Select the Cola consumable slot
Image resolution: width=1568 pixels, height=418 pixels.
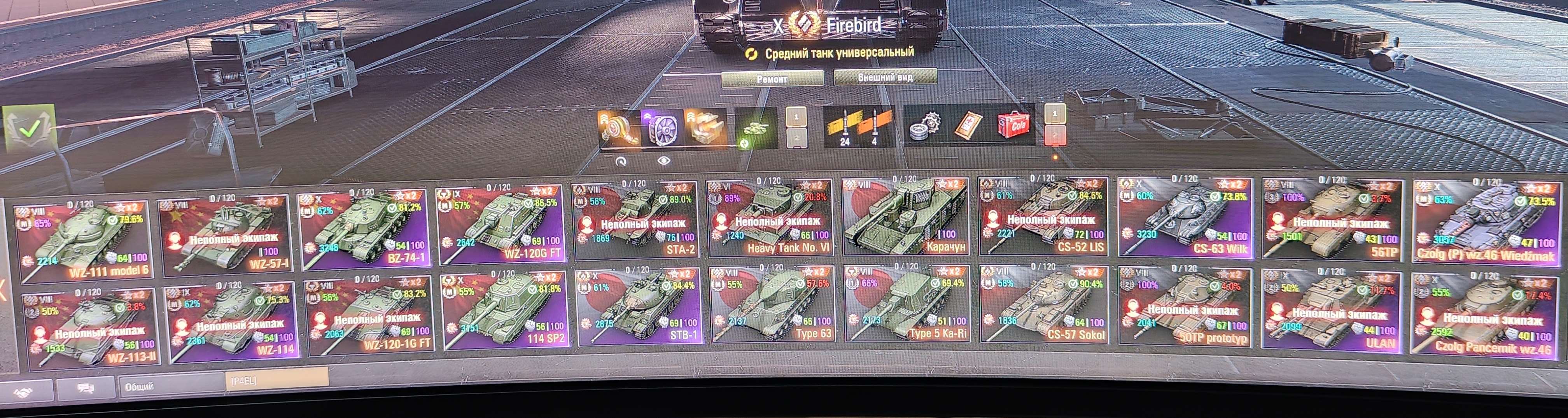pos(1013,127)
